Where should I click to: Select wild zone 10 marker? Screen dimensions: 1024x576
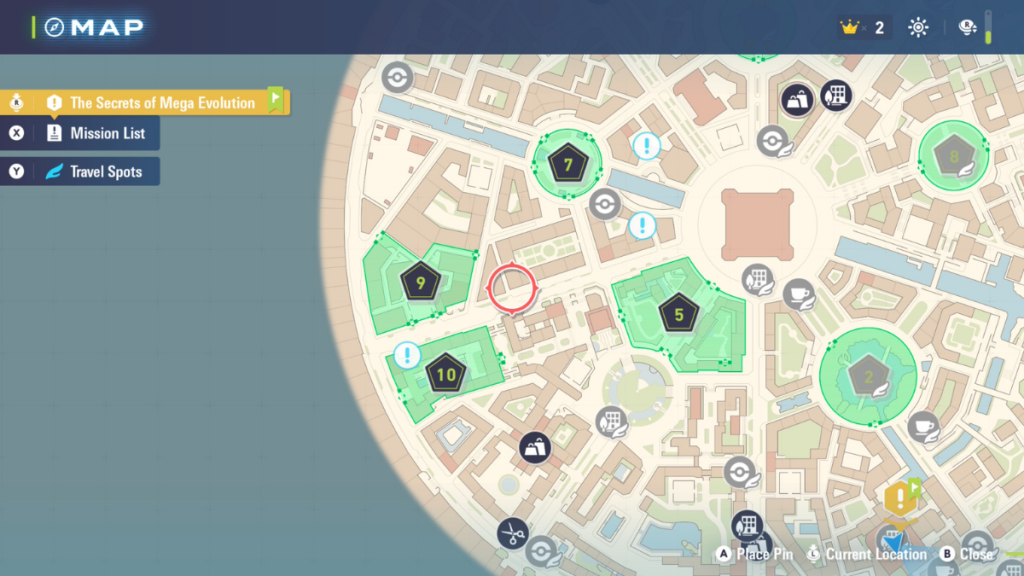coord(446,375)
